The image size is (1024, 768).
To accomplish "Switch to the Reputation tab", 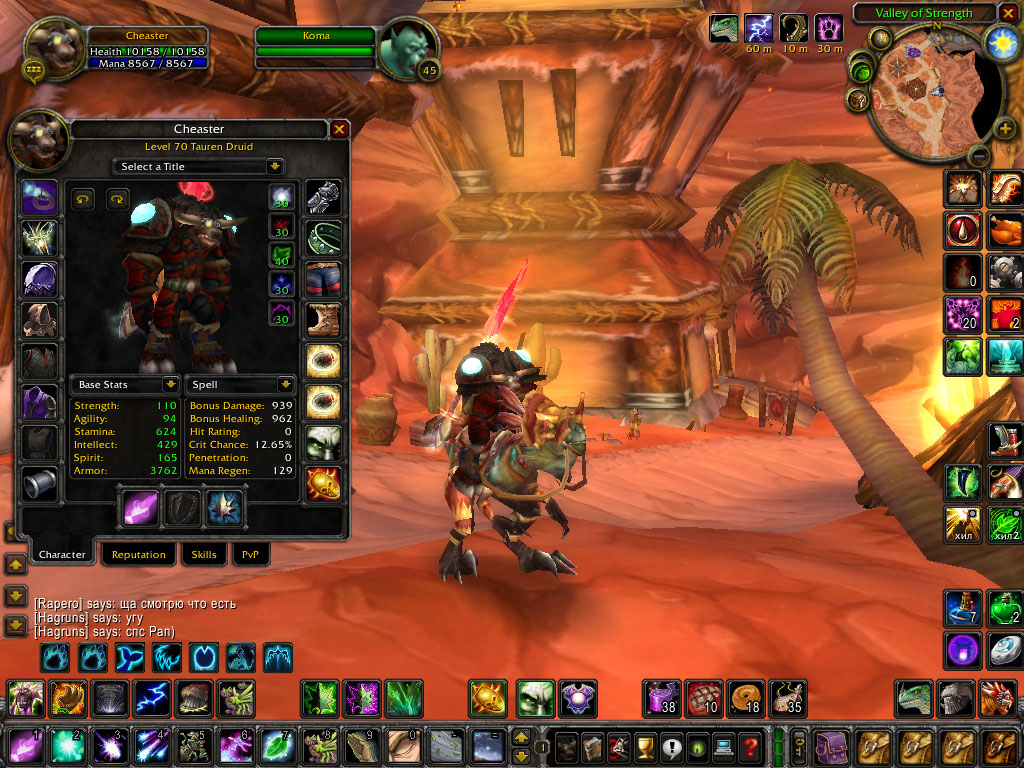I will click(x=139, y=555).
